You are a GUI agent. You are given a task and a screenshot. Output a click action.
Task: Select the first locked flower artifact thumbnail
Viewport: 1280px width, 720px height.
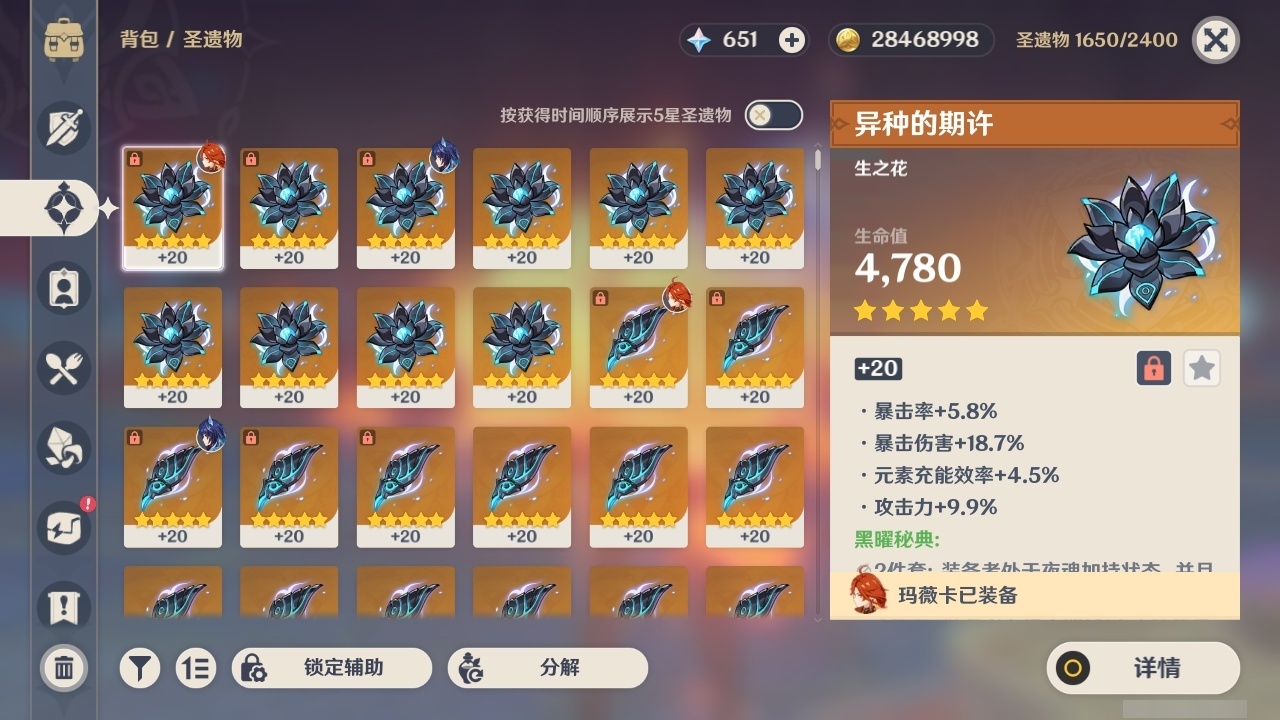172,207
